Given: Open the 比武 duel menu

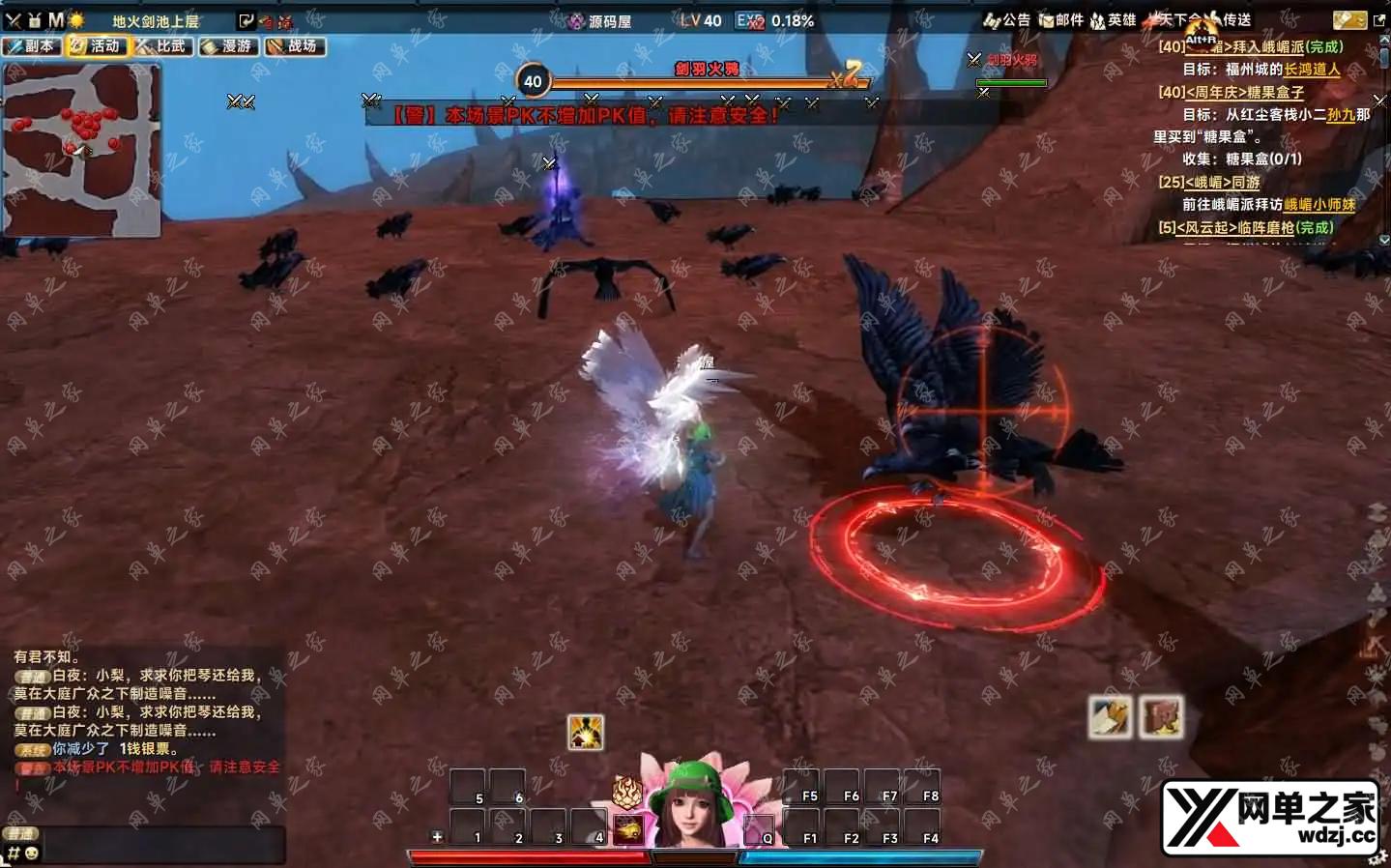Looking at the screenshot, I should [163, 46].
